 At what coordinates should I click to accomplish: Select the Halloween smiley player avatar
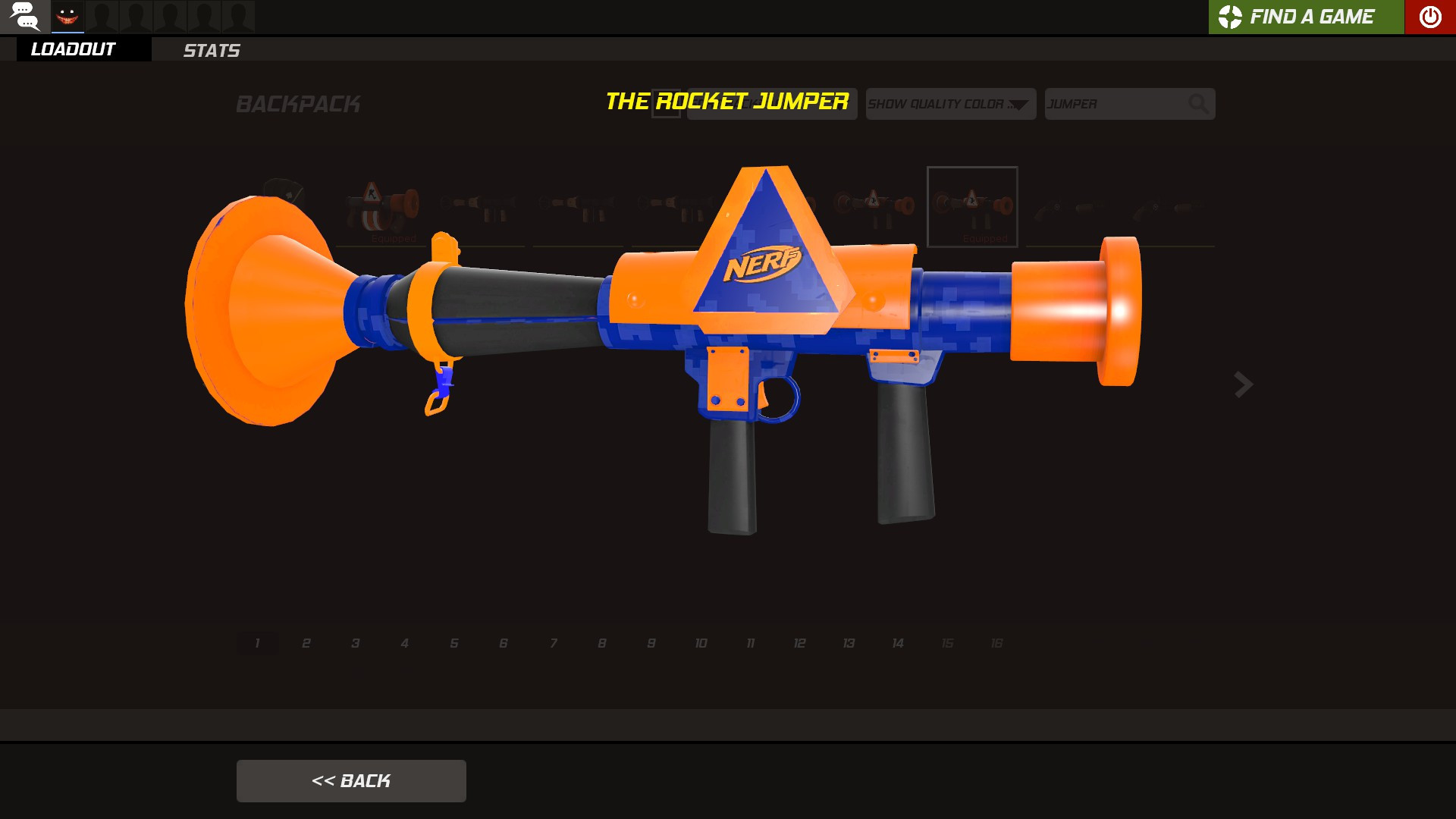coord(68,16)
